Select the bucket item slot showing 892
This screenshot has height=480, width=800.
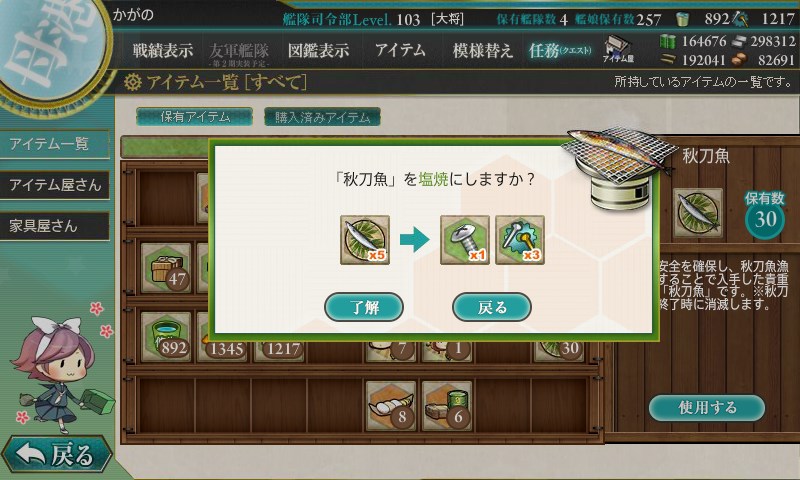(x=166, y=335)
